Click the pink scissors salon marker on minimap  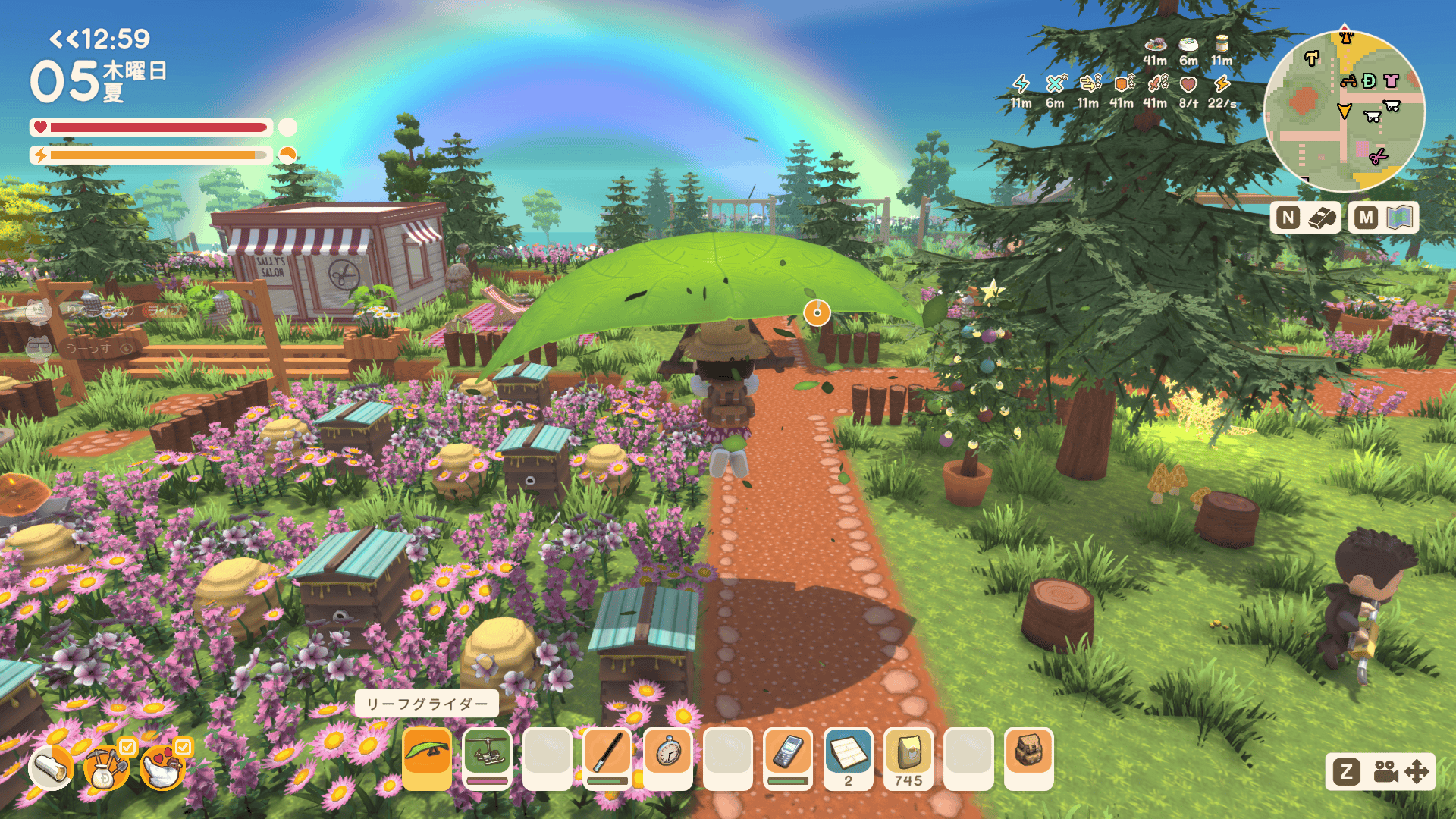tap(1378, 156)
